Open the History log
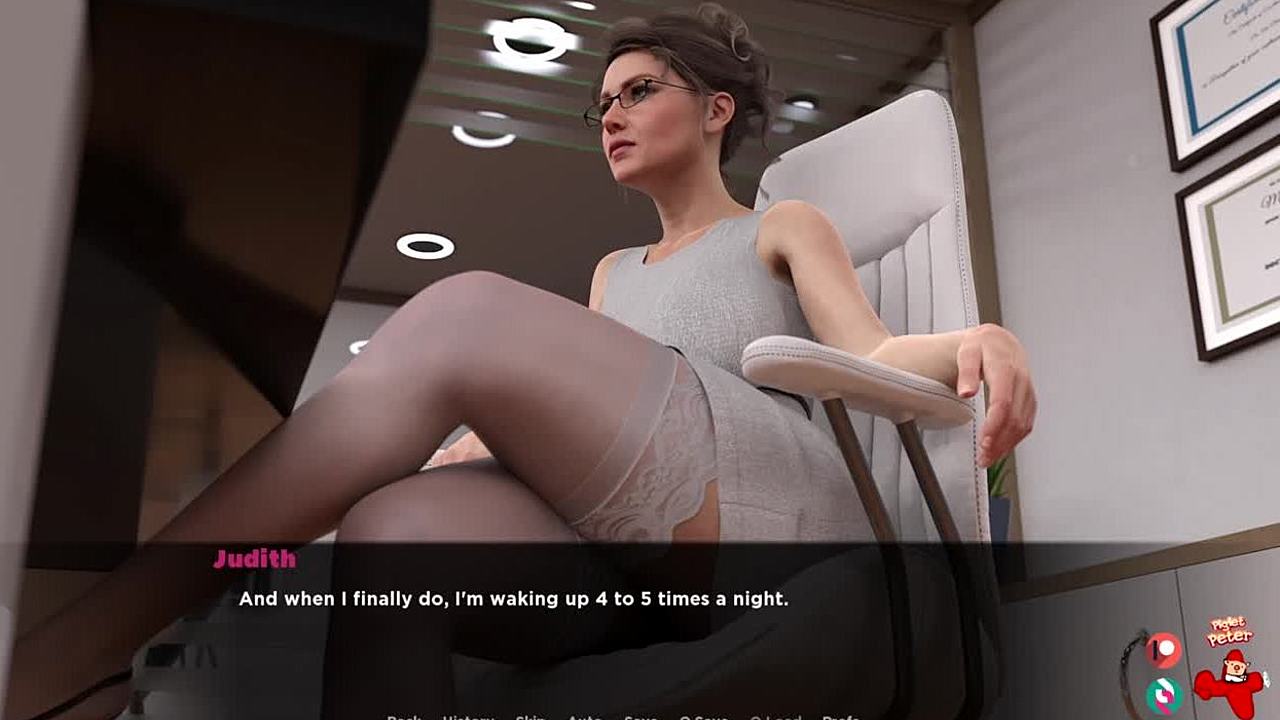The image size is (1280, 720). pos(468,716)
